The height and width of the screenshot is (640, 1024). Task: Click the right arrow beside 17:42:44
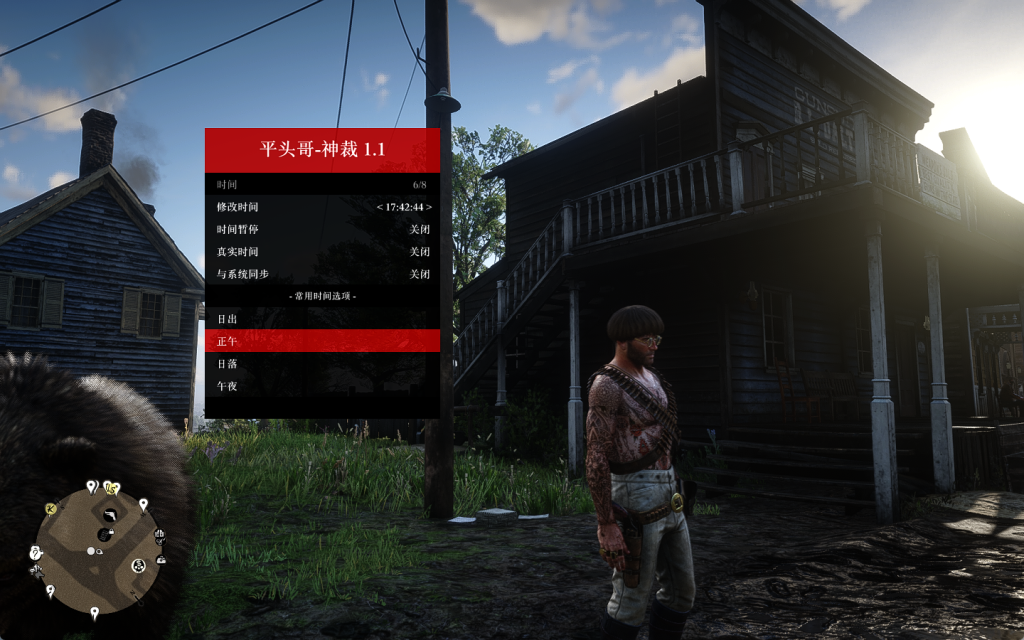(429, 207)
